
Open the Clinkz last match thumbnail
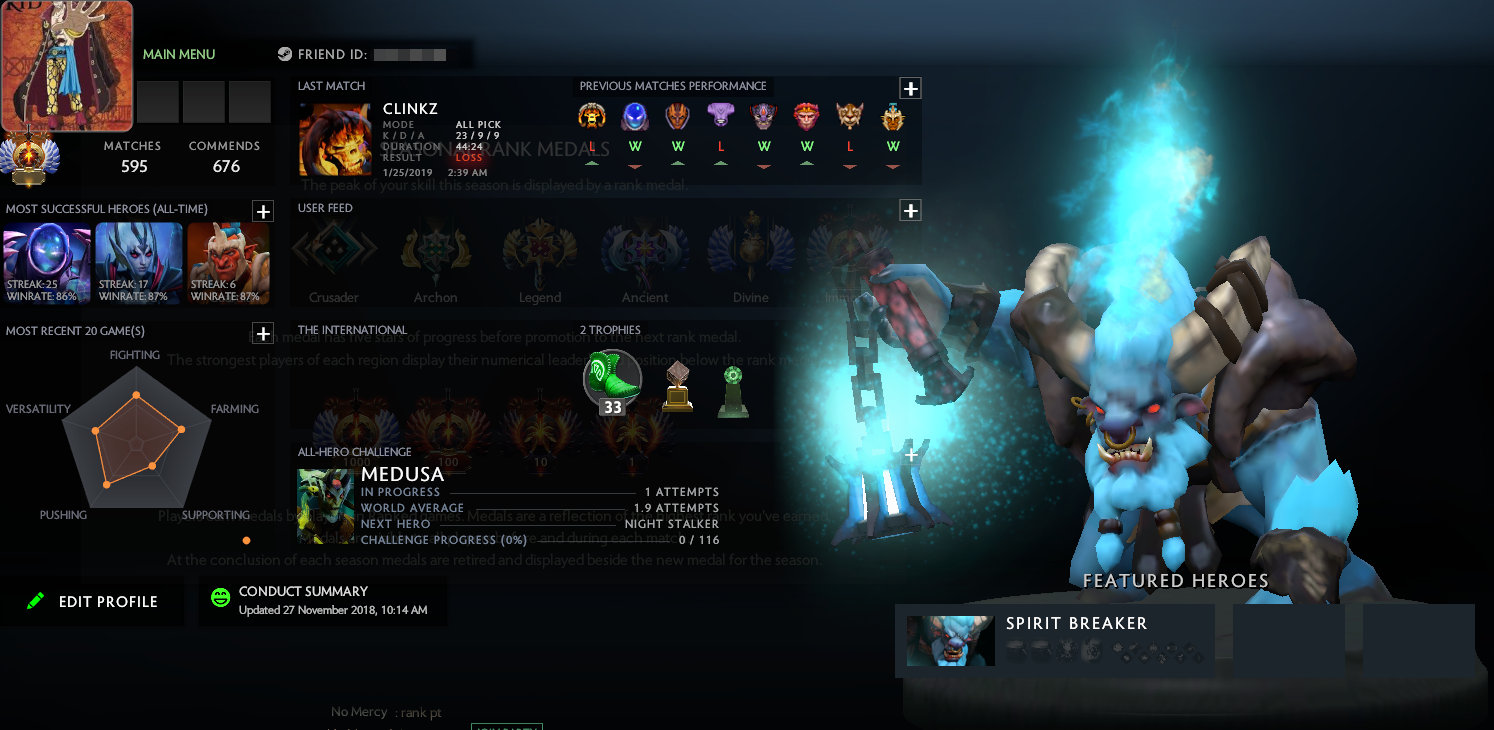pos(334,139)
